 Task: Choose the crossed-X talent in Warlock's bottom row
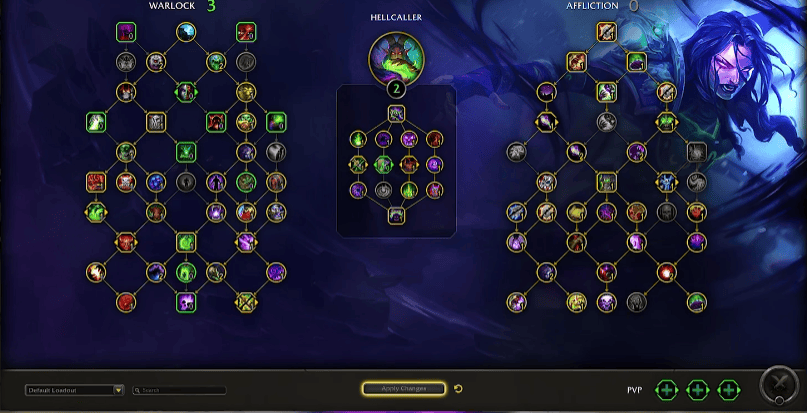point(245,300)
